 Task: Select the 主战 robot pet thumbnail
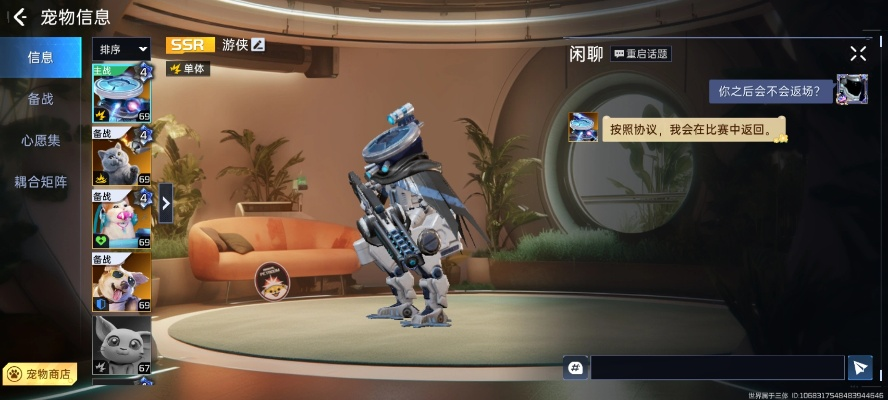click(121, 93)
